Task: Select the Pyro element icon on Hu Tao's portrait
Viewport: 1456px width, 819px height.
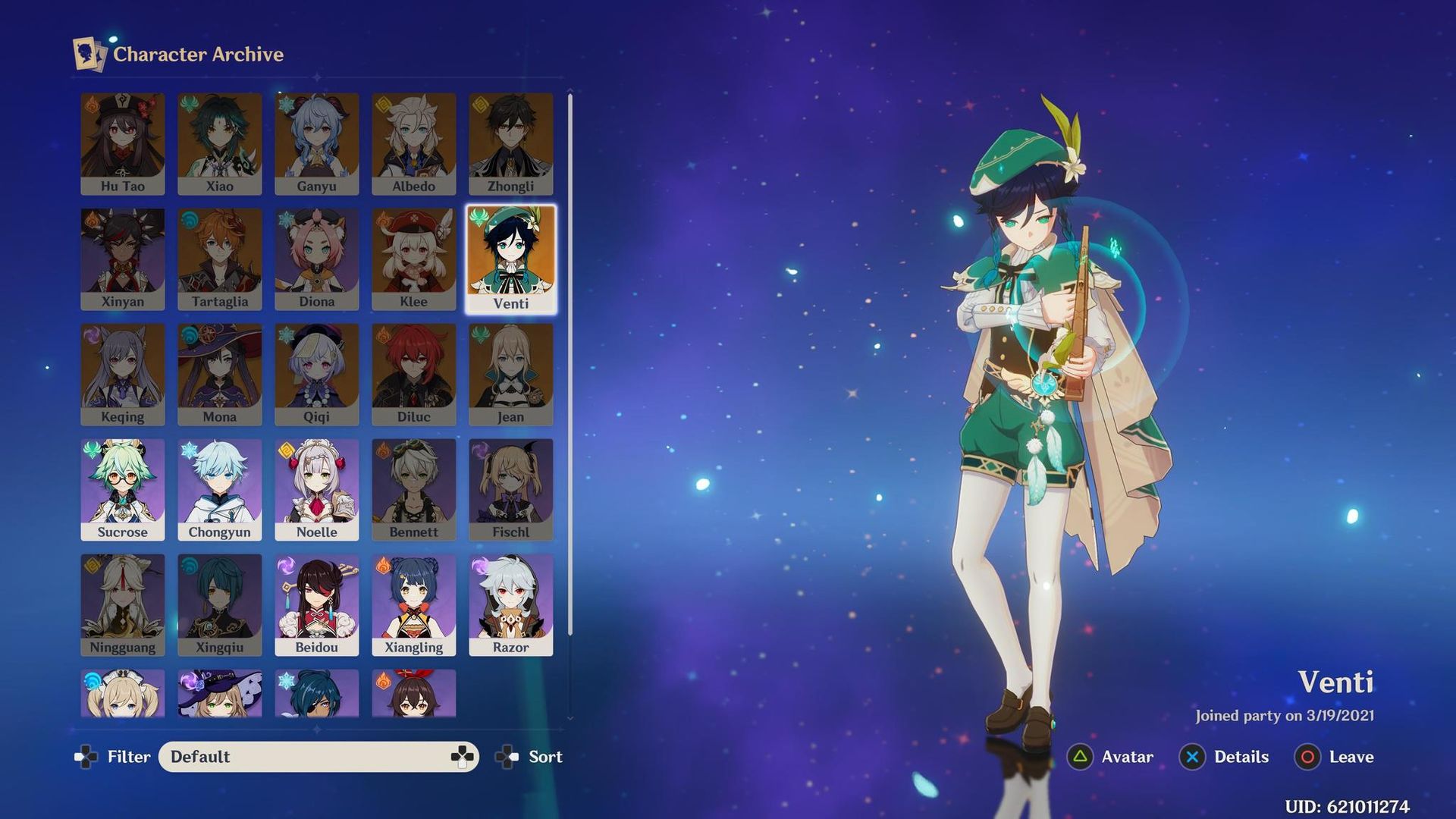Action: 91,105
